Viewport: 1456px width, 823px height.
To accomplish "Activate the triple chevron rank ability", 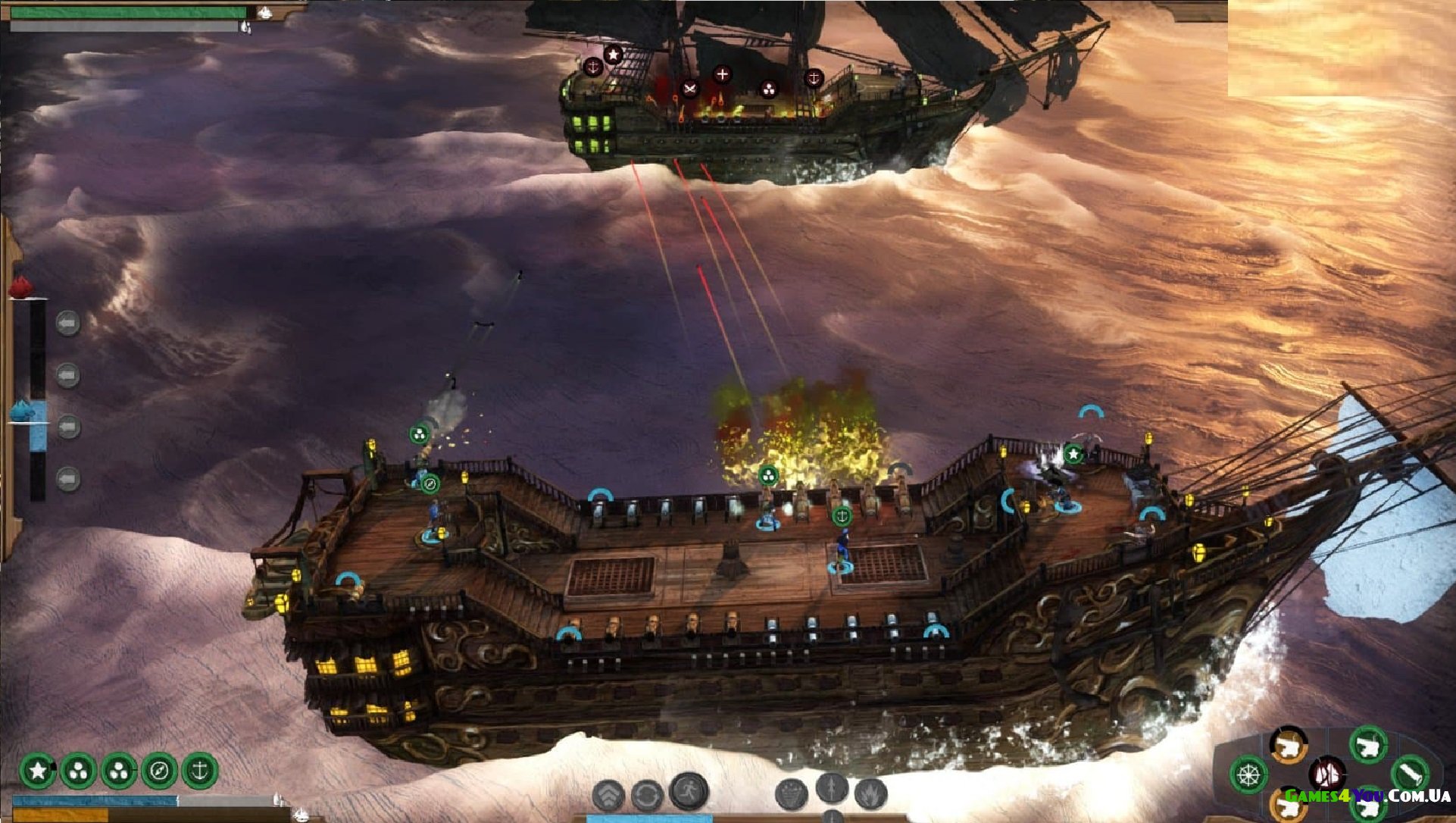I will click(x=608, y=796).
